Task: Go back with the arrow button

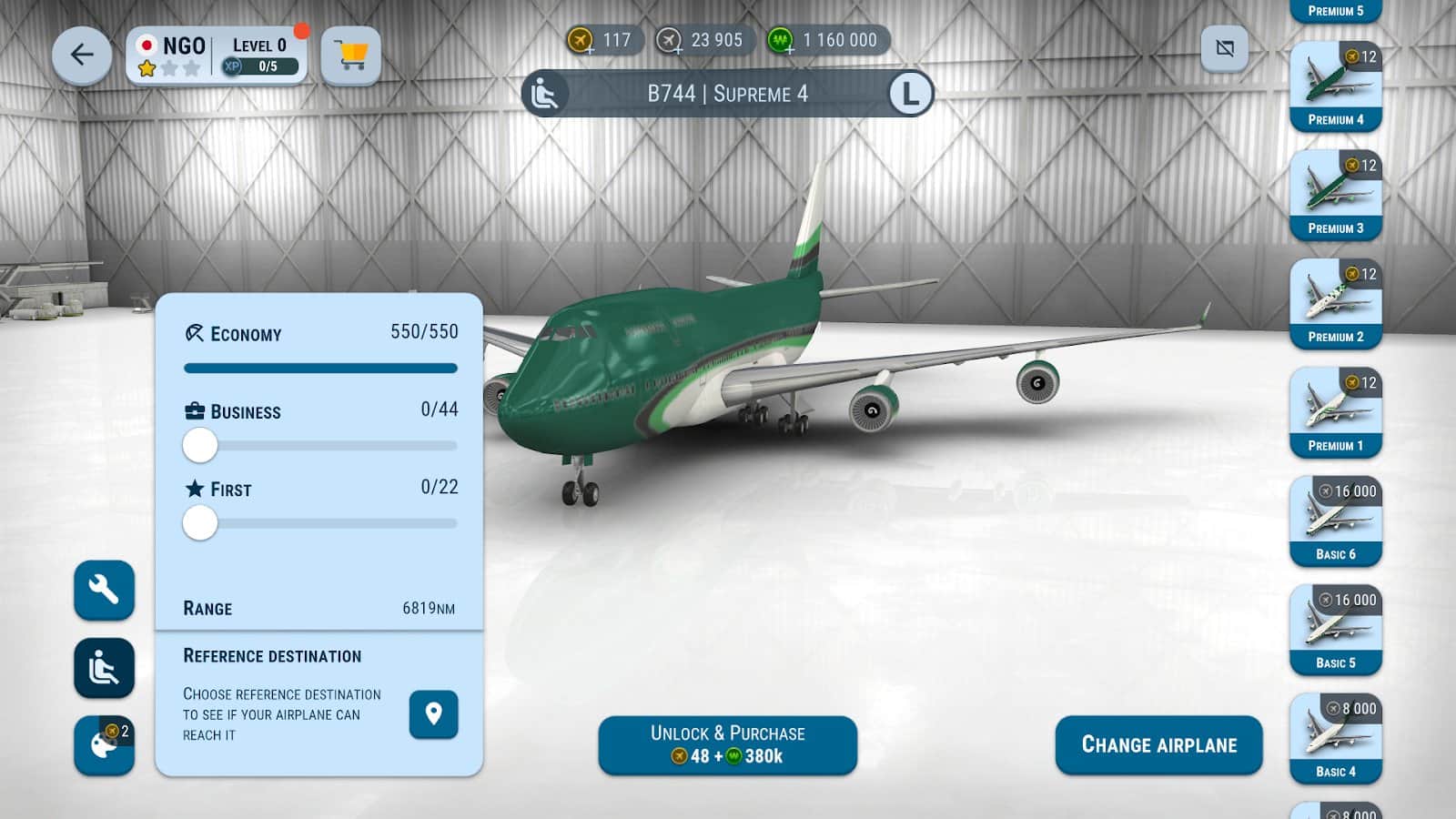Action: pos(82,56)
